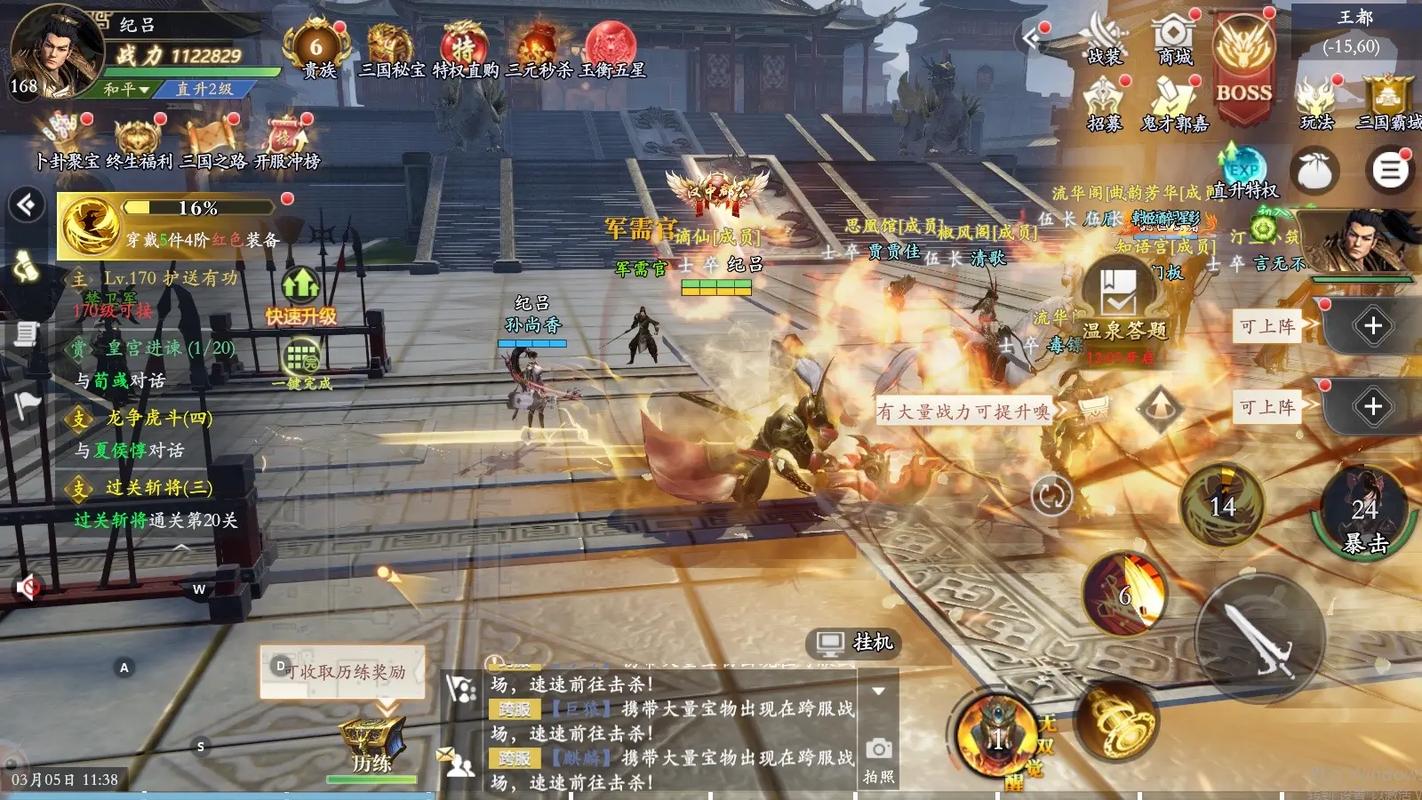The width and height of the screenshot is (1422, 800).
Task: Open the hamburger main menu button
Action: (1389, 171)
